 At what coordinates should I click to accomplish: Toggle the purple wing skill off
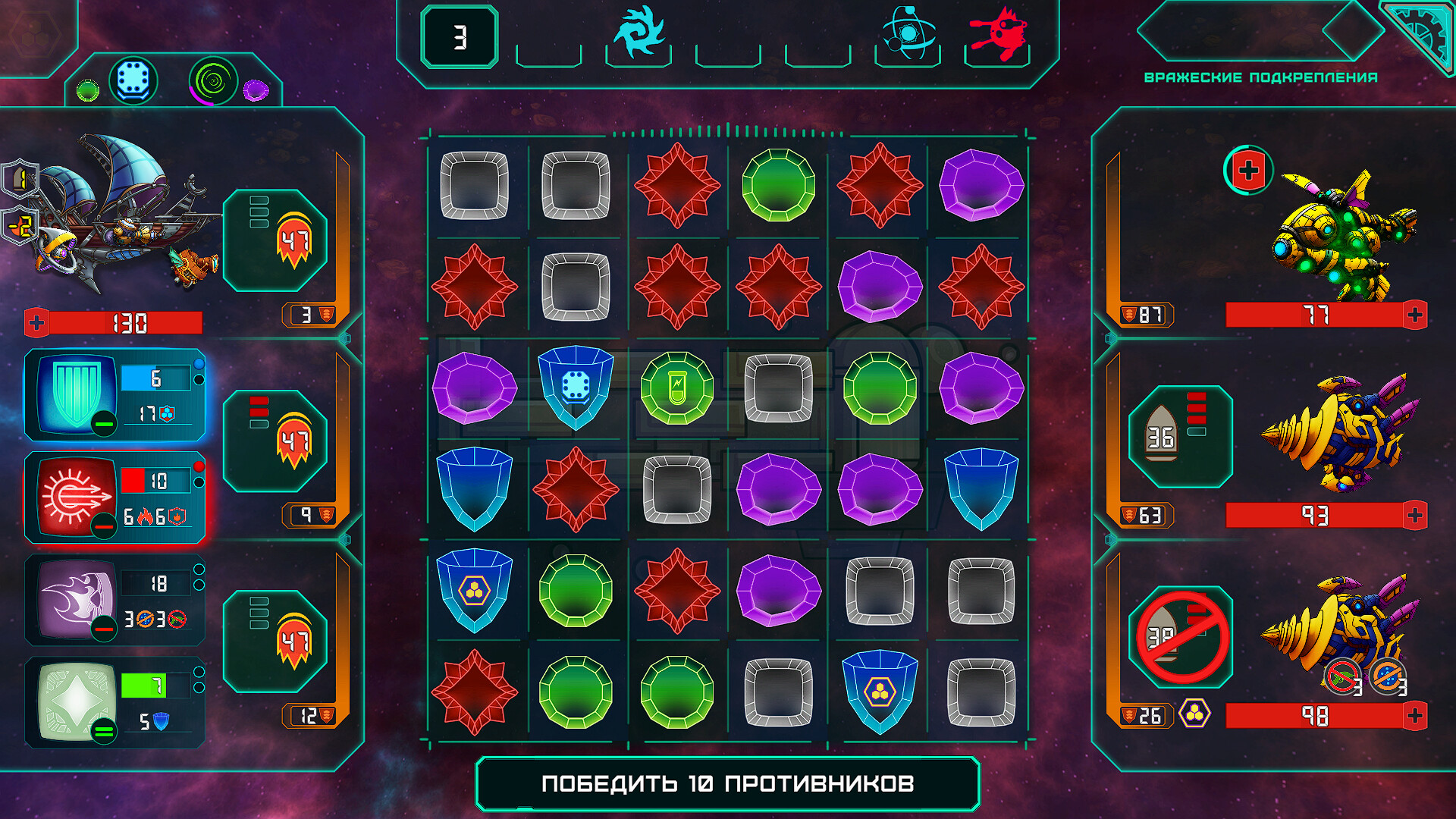point(104,629)
